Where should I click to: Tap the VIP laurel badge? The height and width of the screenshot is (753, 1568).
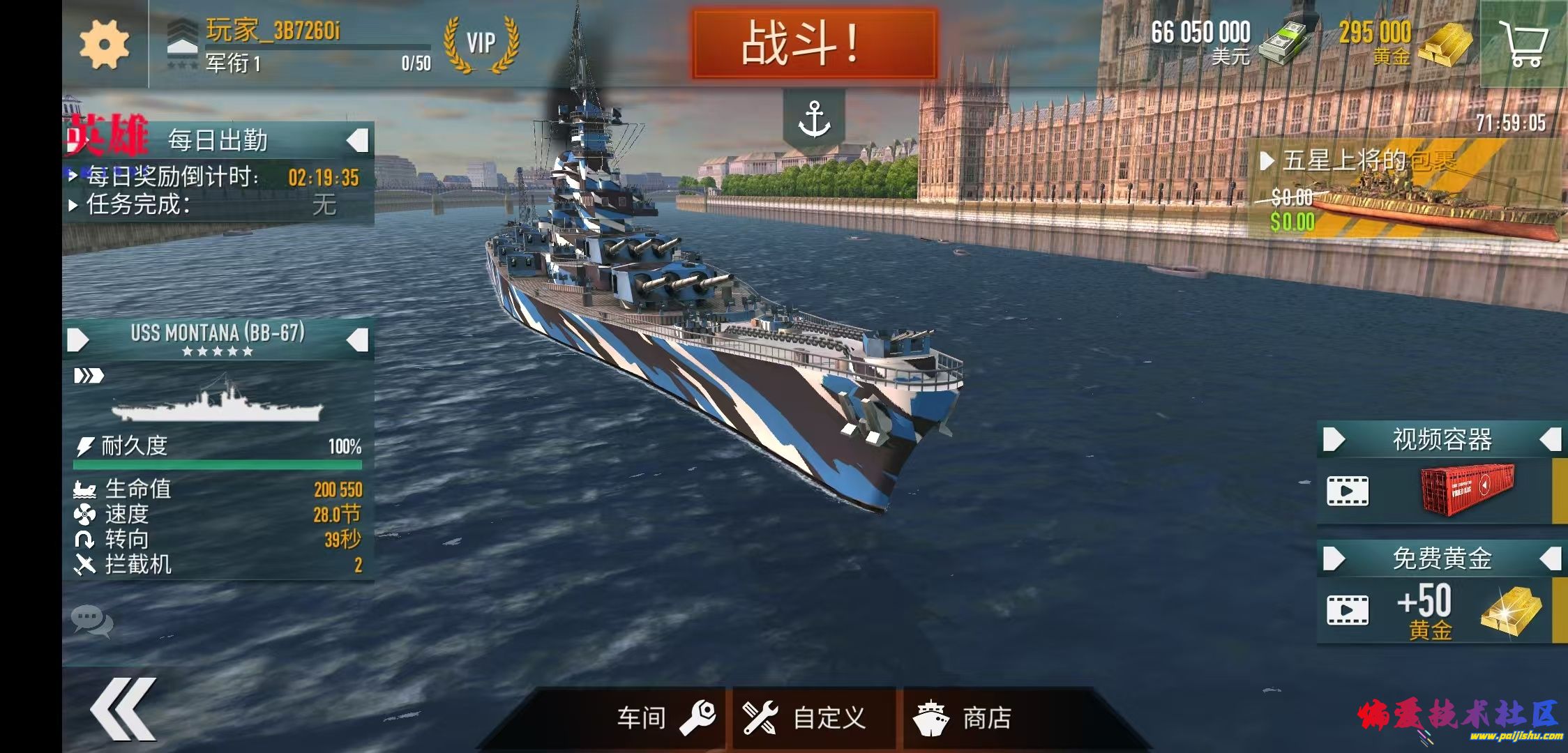481,43
